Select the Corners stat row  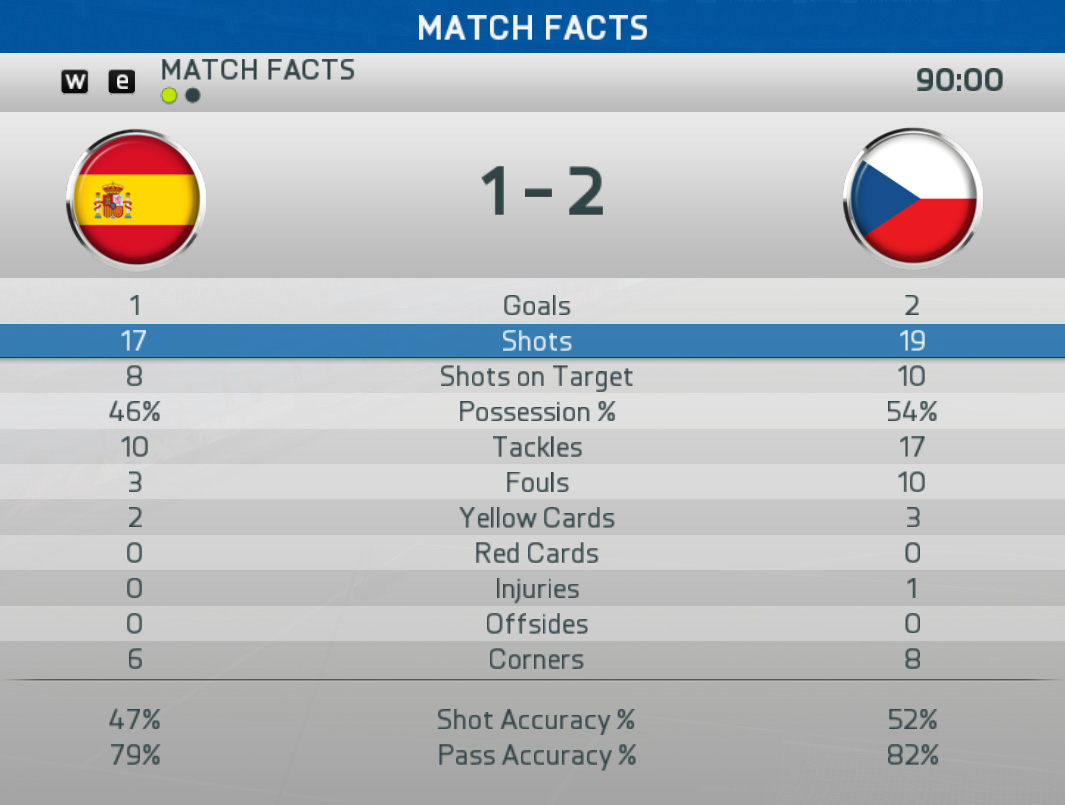pyautogui.click(x=536, y=660)
